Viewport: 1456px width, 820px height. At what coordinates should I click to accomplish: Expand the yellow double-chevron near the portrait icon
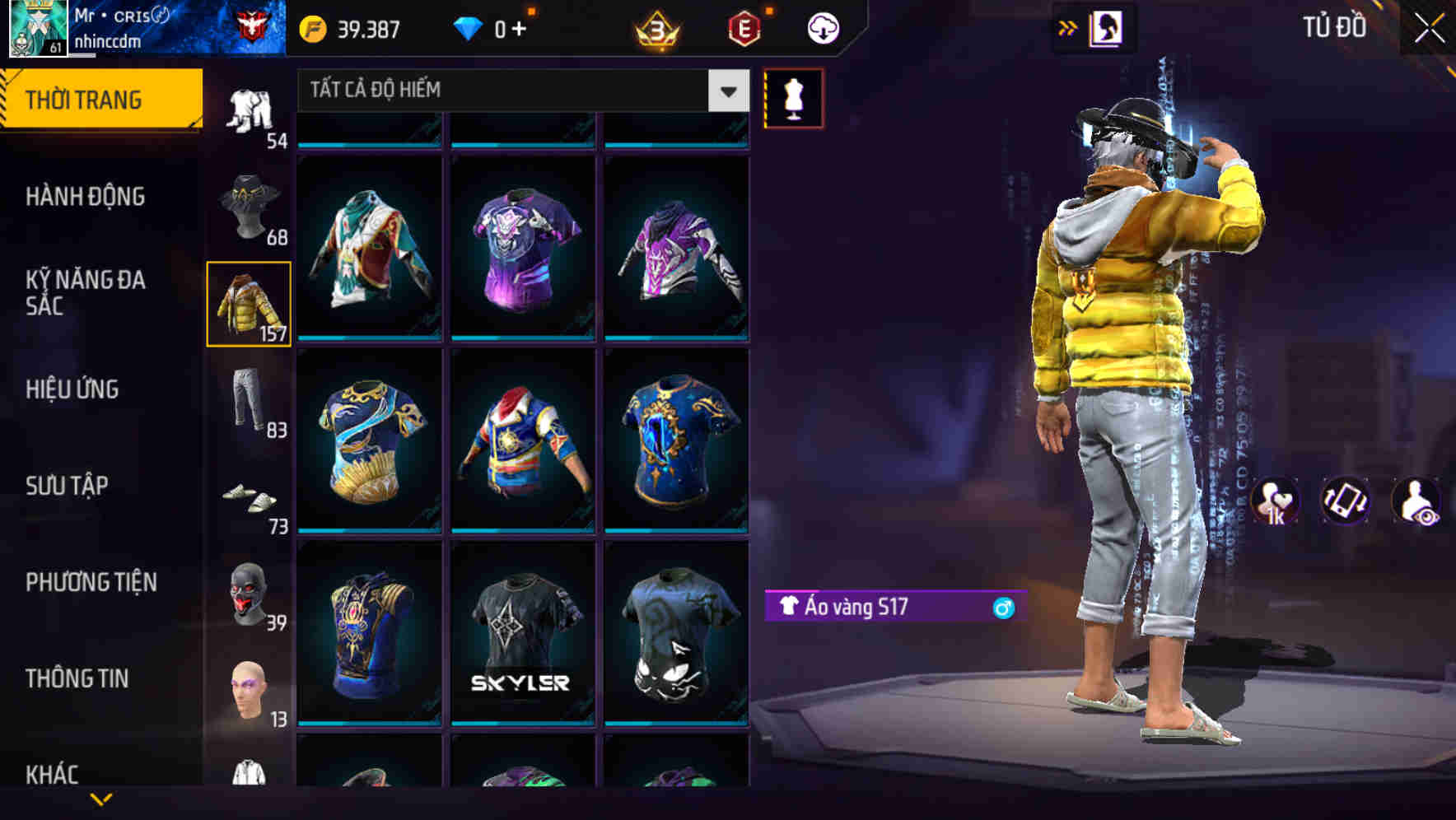click(1068, 27)
